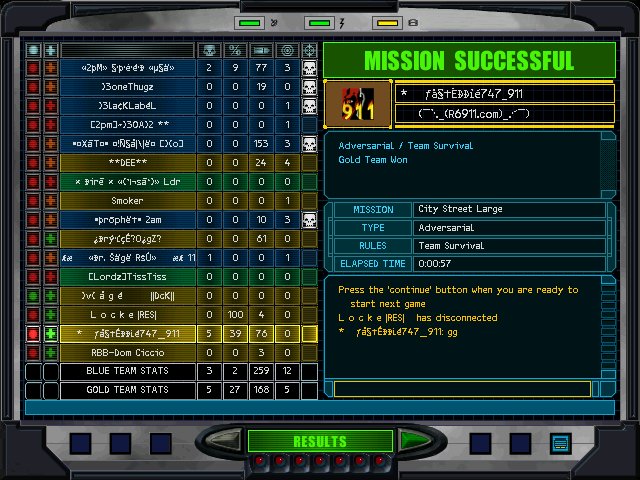This screenshot has height=480, width=640.
Task: Click the bullseye target column header
Action: (x=287, y=49)
